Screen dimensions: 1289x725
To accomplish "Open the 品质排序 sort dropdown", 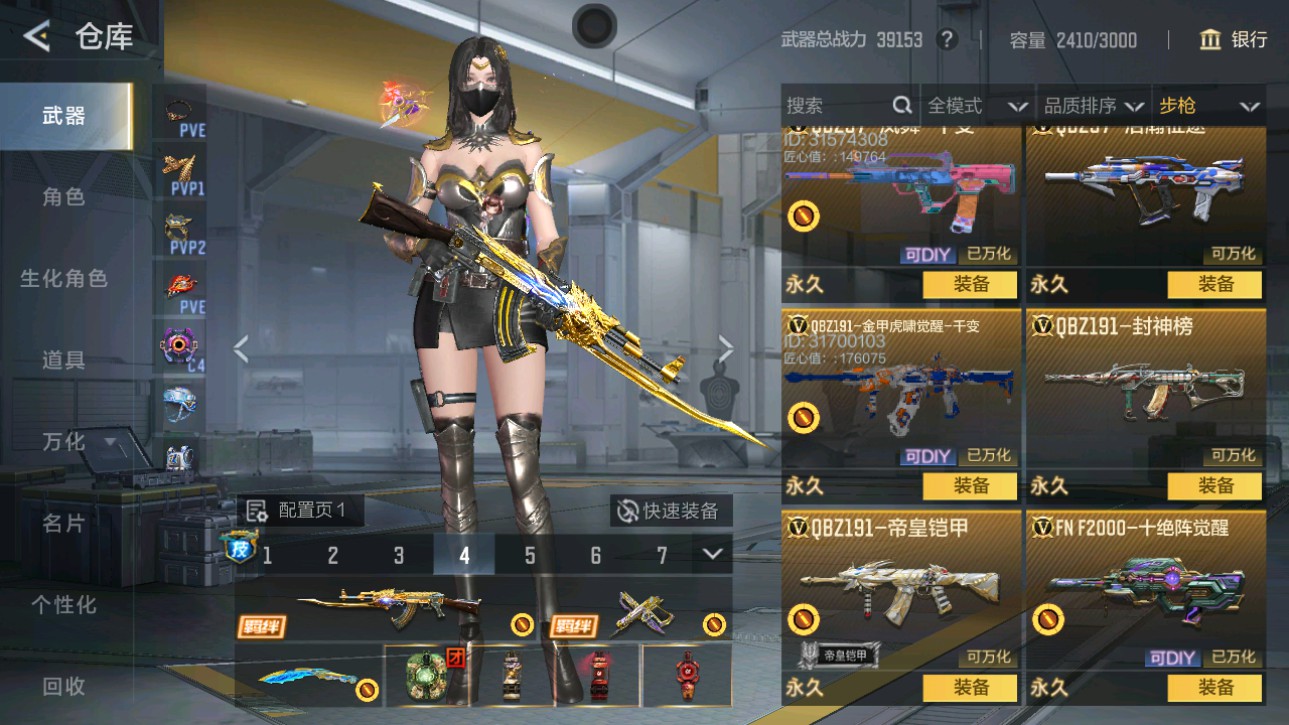I will 1093,106.
